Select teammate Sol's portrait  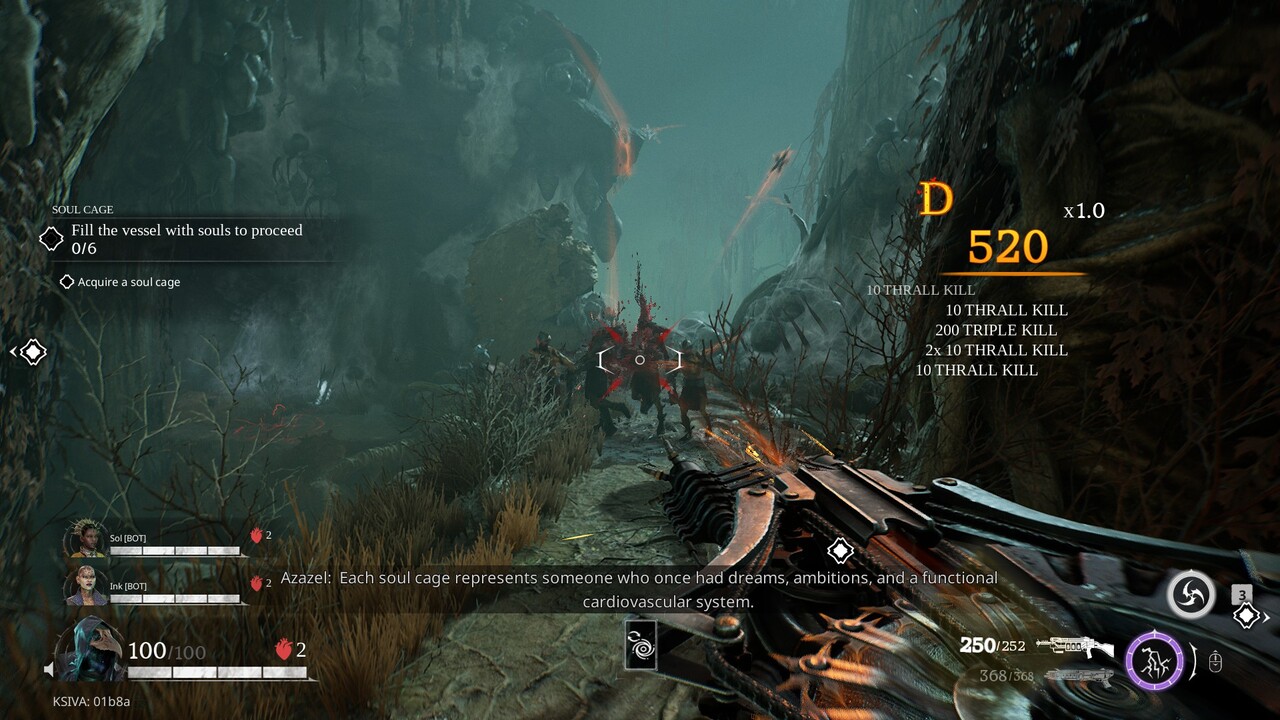pyautogui.click(x=86, y=539)
